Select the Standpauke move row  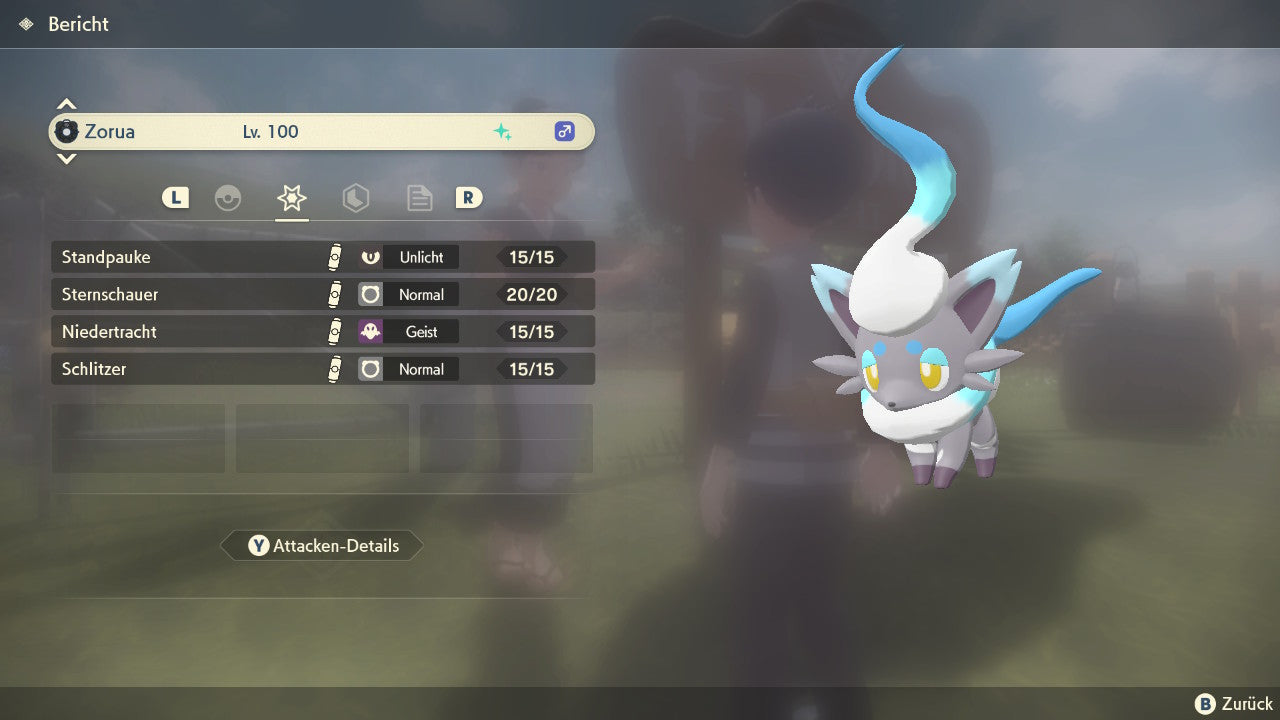click(x=322, y=257)
